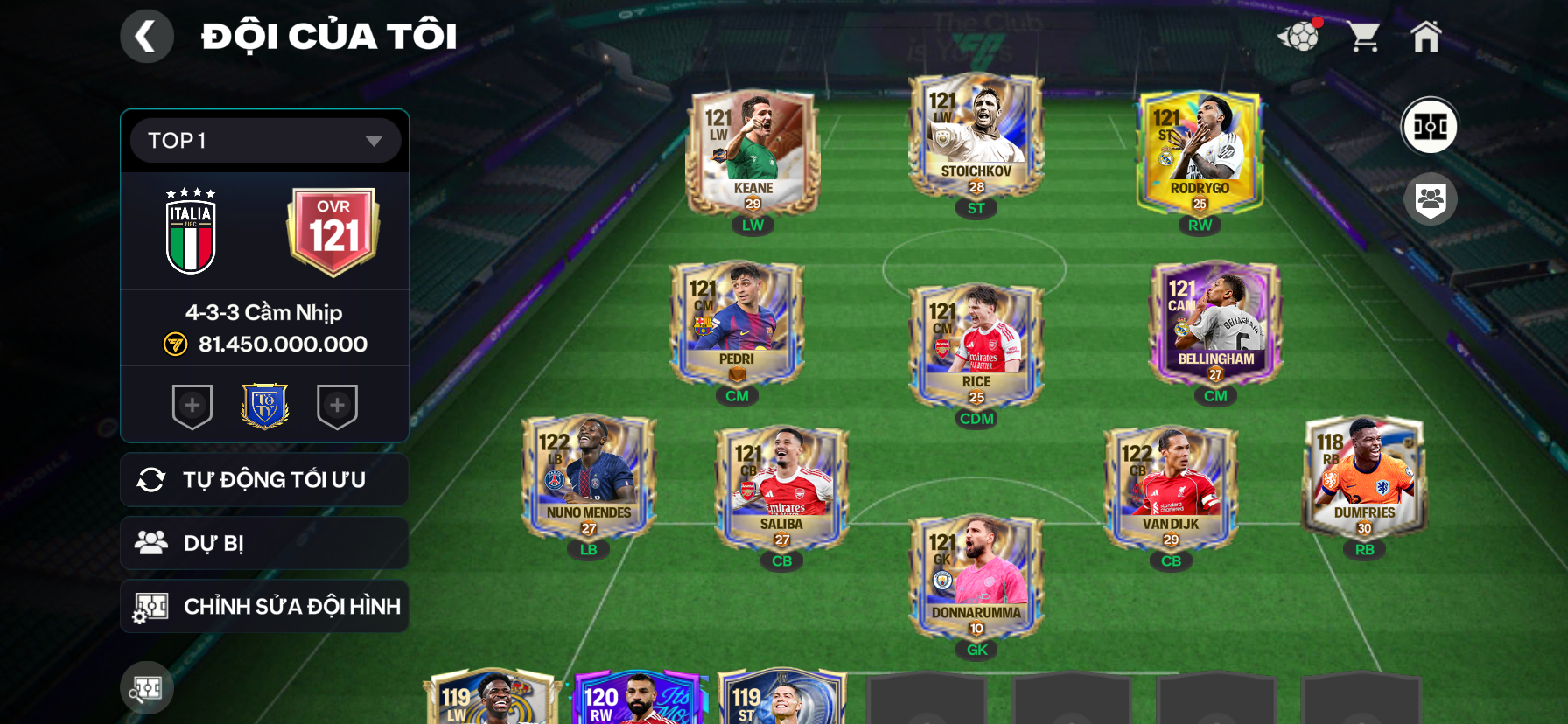Go back using the arrow button
The image size is (1568, 724).
[x=146, y=37]
